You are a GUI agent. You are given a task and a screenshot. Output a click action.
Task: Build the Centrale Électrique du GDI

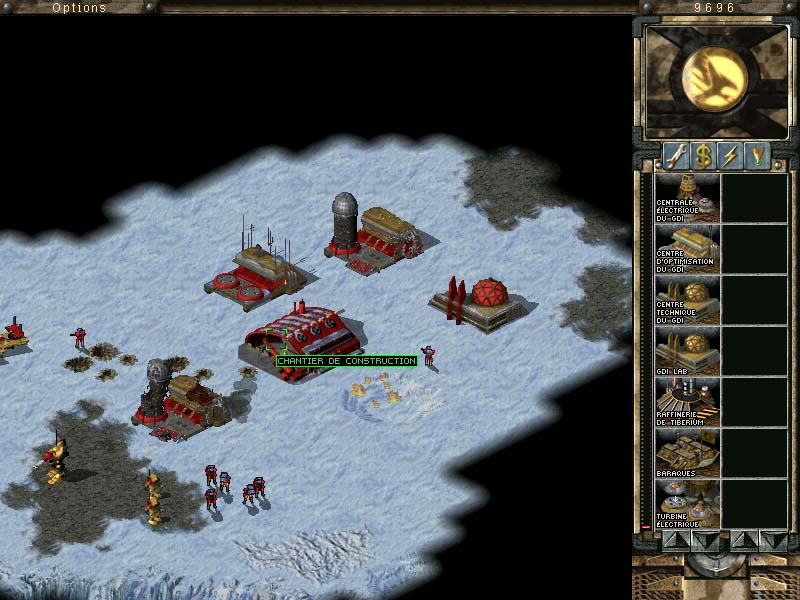point(686,197)
